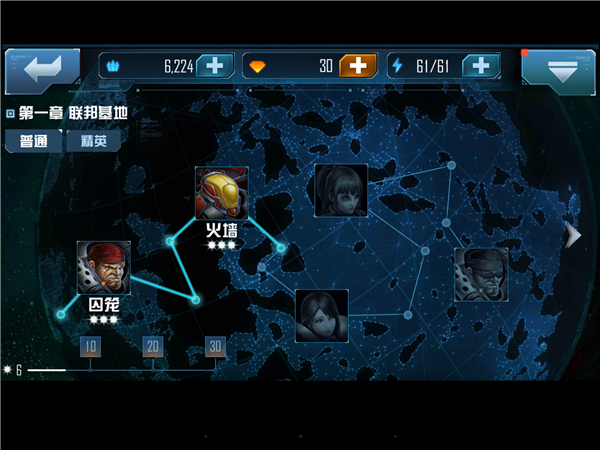Refill energy with the plus button
Viewport: 600px width, 450px height.
coord(481,66)
